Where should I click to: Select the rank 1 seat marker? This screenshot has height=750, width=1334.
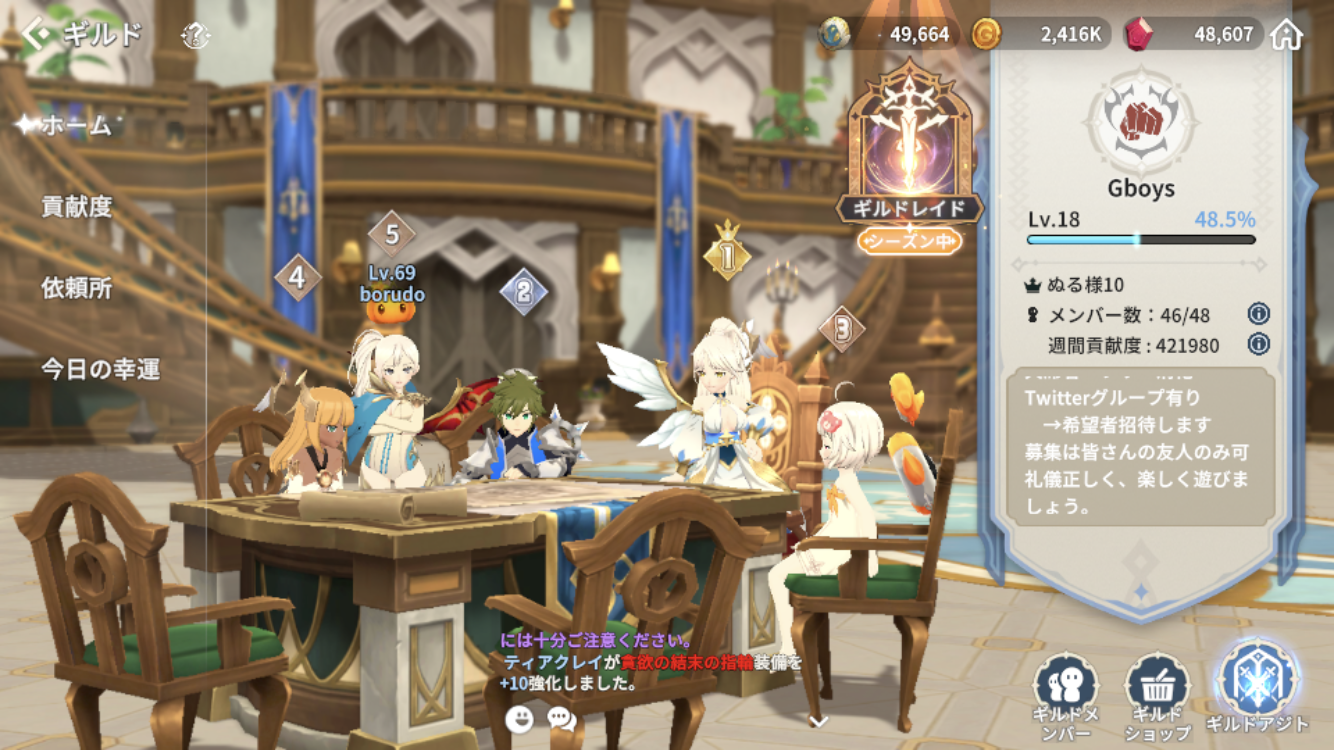point(727,257)
